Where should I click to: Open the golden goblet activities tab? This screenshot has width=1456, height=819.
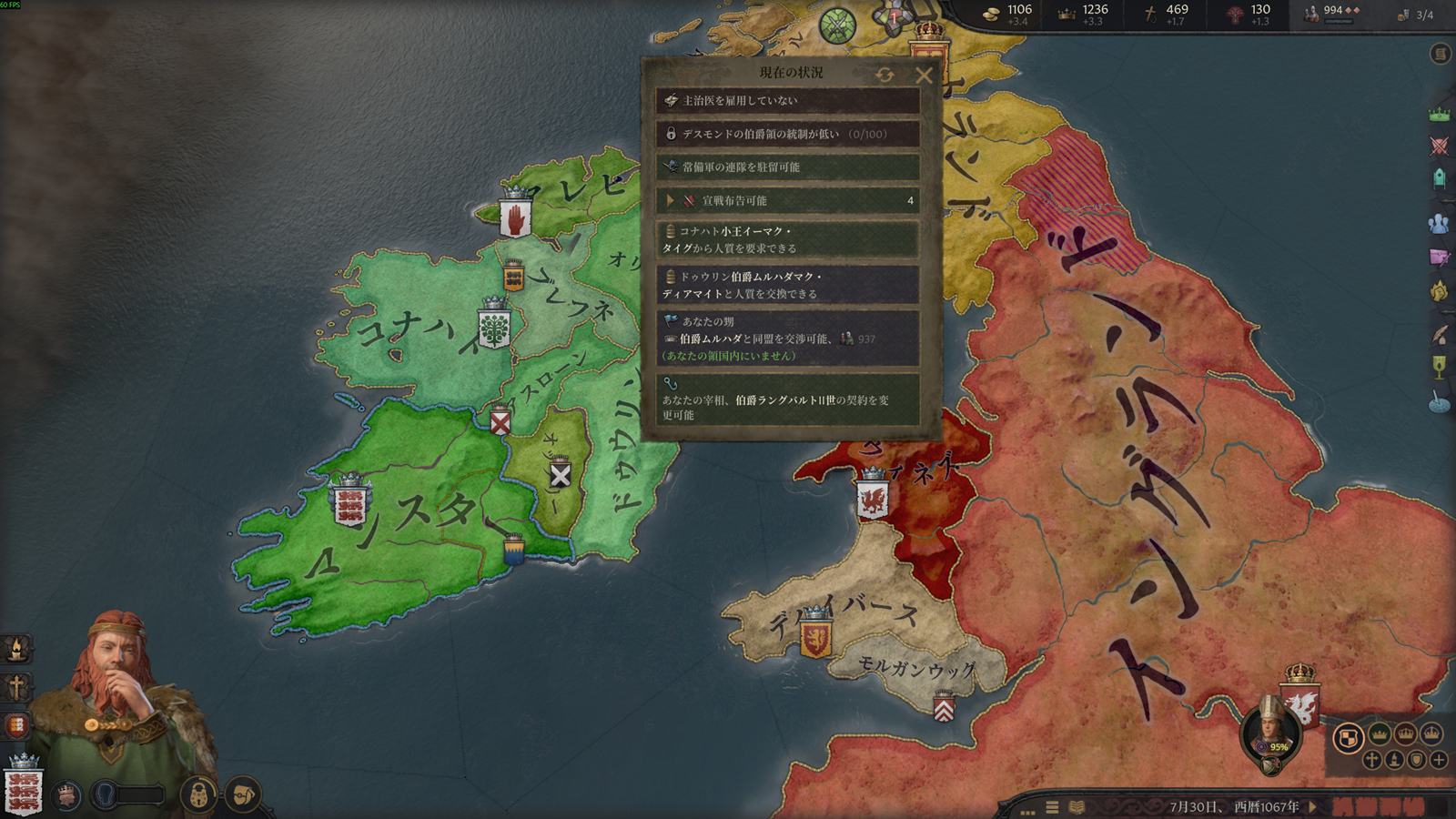point(1440,366)
